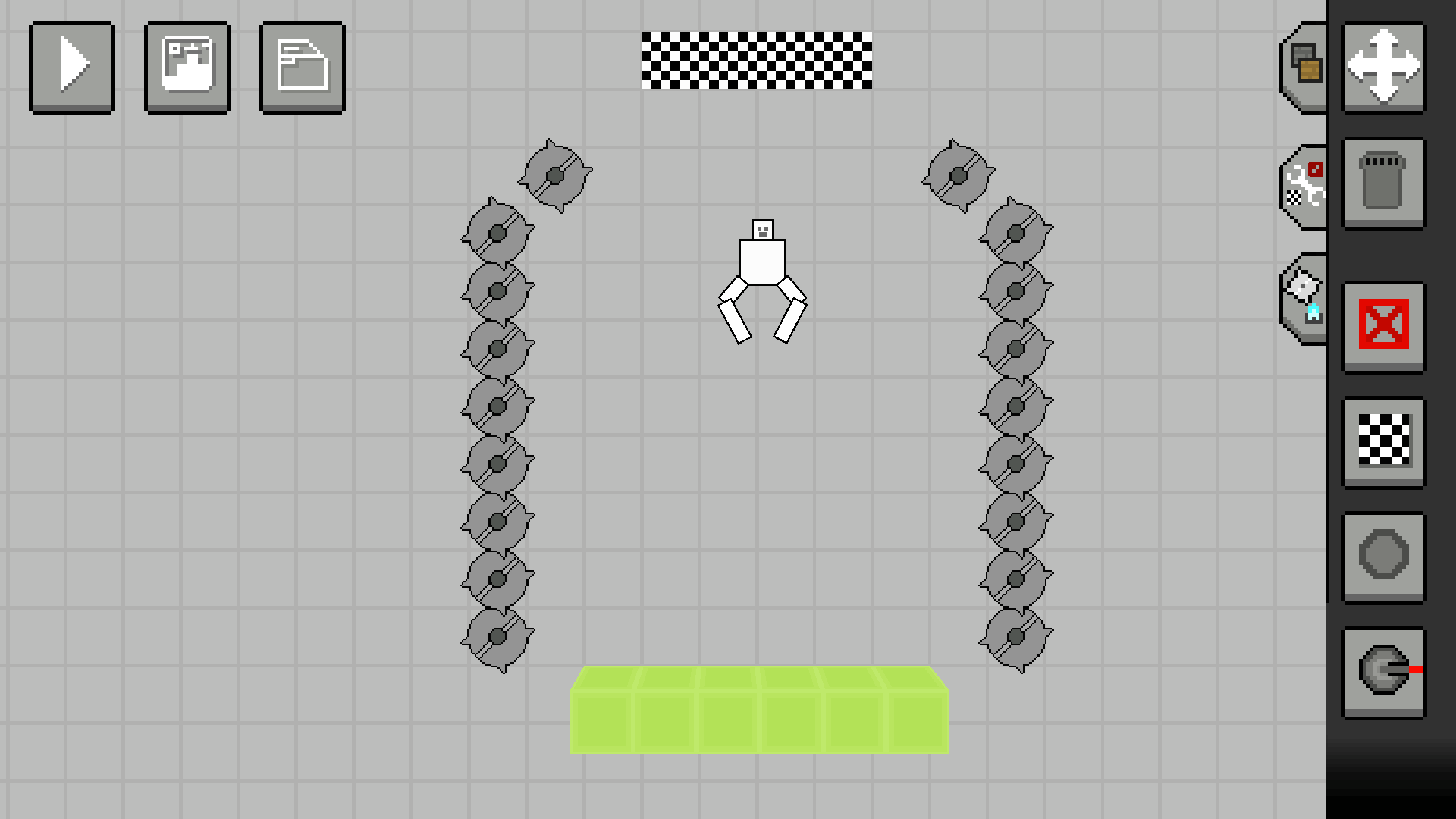Click the topmost left saw blade

[554, 175]
